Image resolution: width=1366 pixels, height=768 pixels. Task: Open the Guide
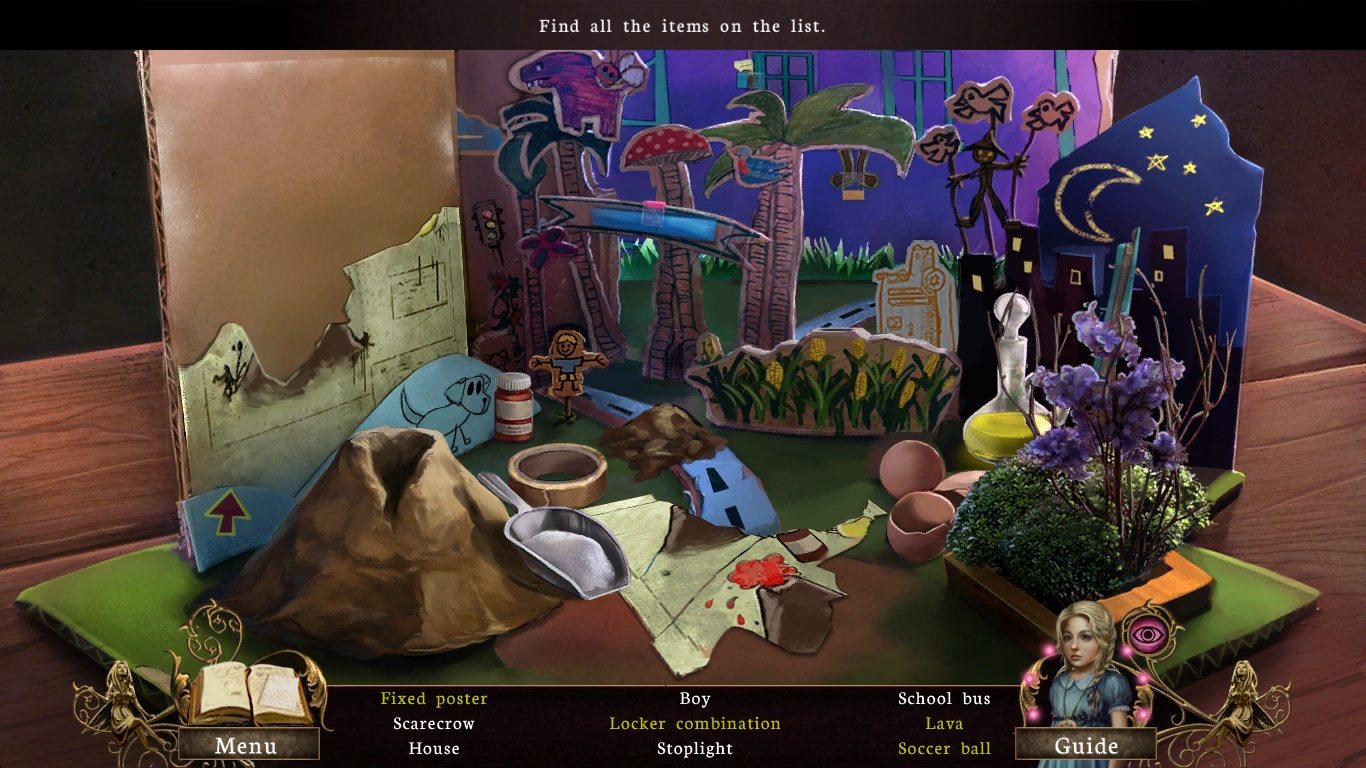click(x=1090, y=745)
